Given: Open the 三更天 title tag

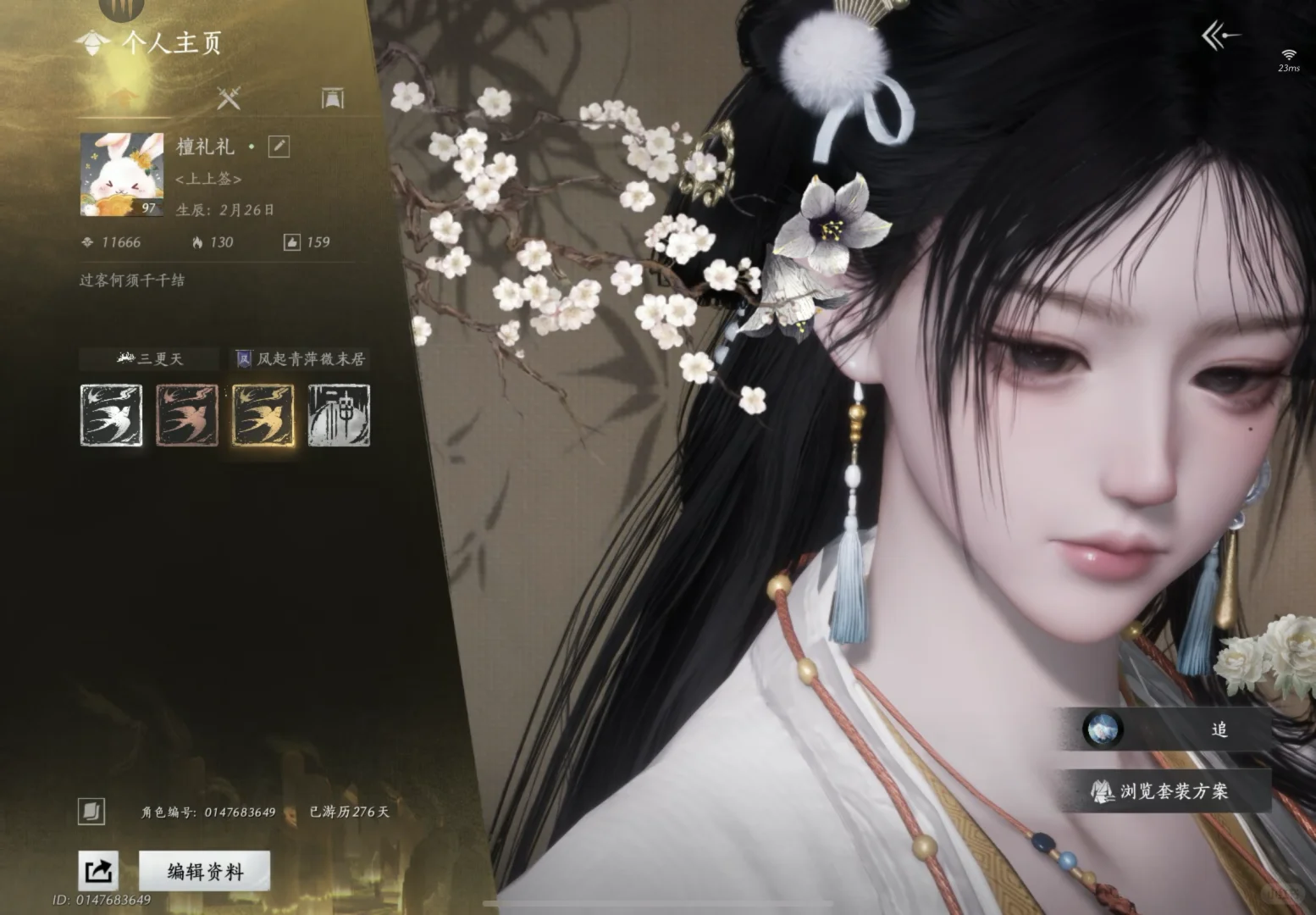Looking at the screenshot, I should pos(151,359).
